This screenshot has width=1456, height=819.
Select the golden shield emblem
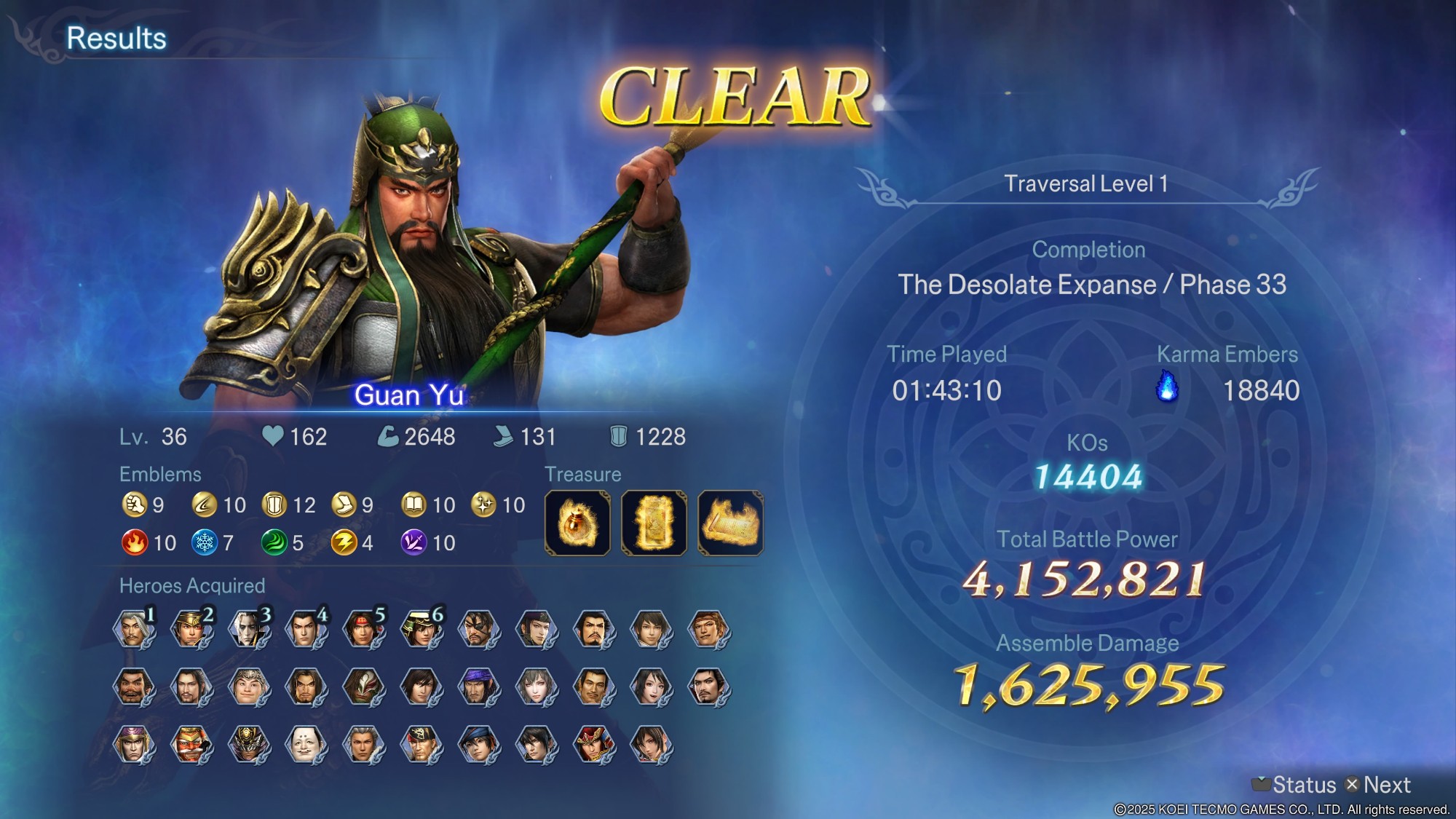click(274, 505)
